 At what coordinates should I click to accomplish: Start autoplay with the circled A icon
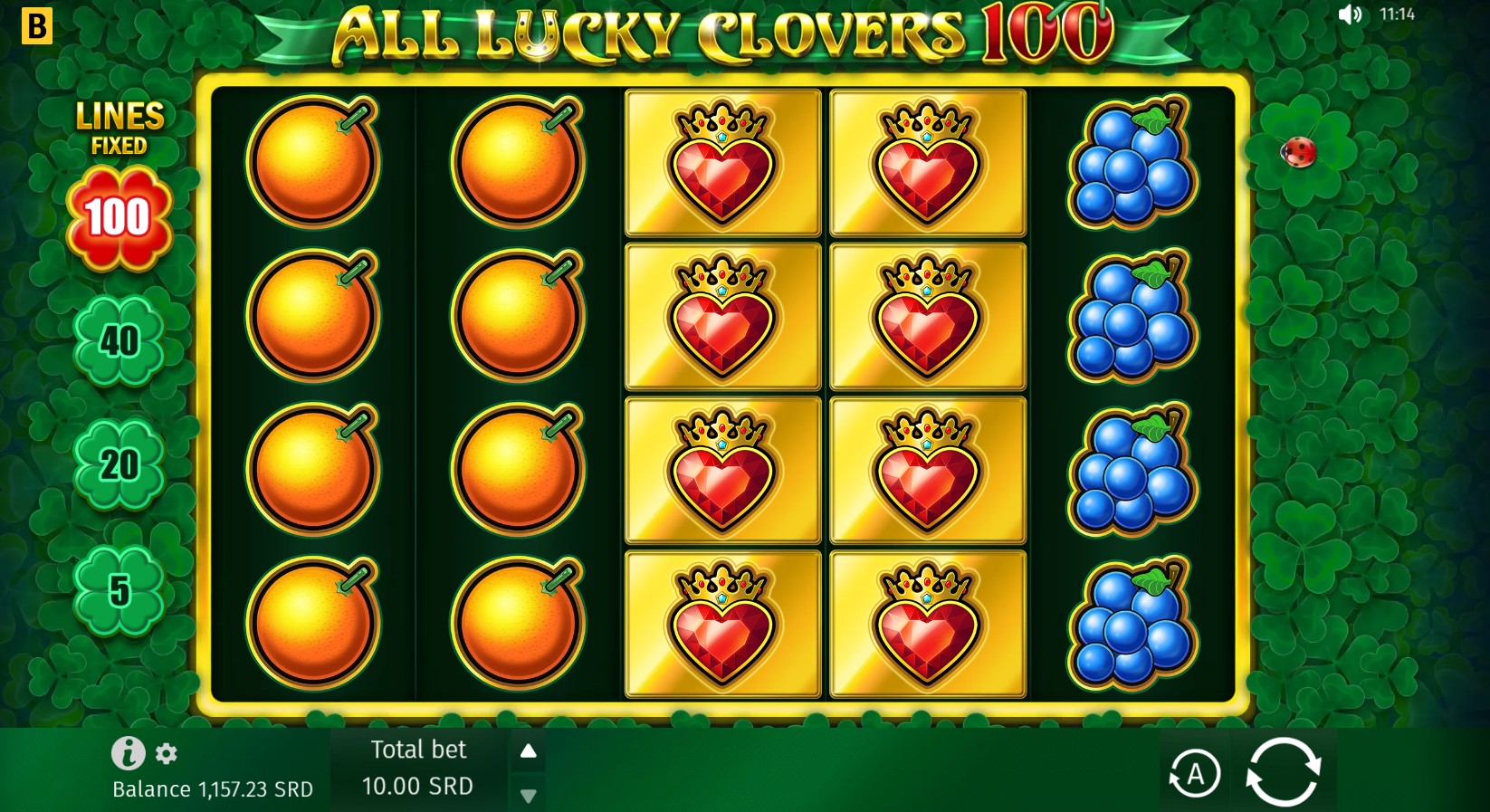point(1194,771)
